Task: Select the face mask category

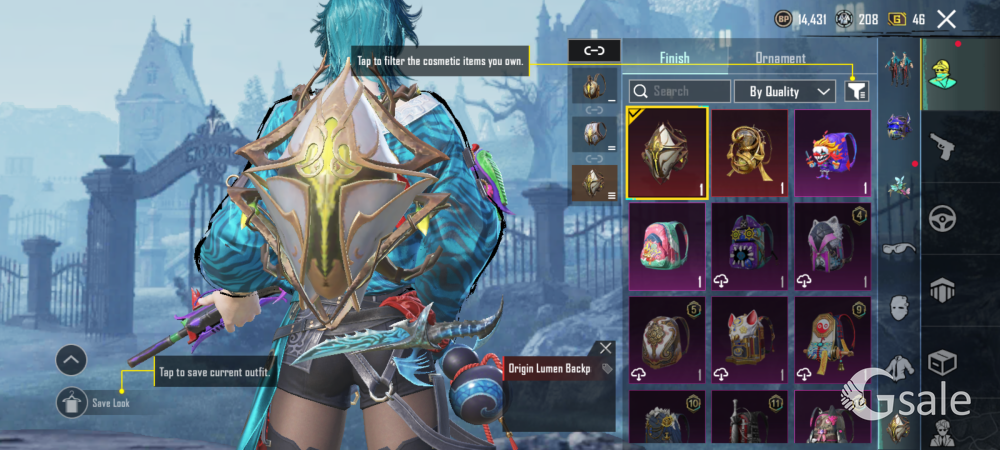Action: [898, 307]
